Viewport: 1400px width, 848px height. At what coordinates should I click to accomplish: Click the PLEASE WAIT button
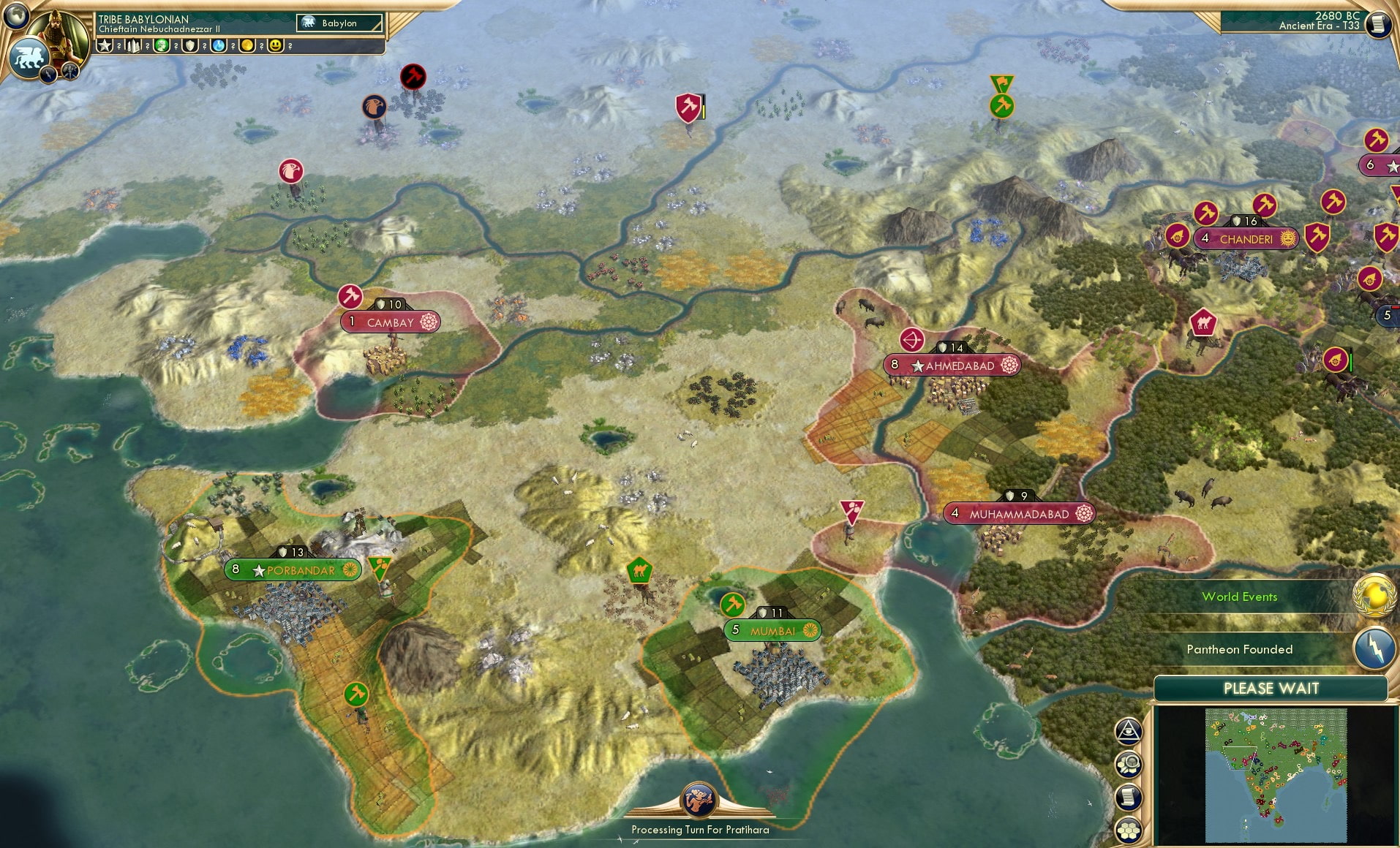click(x=1273, y=688)
